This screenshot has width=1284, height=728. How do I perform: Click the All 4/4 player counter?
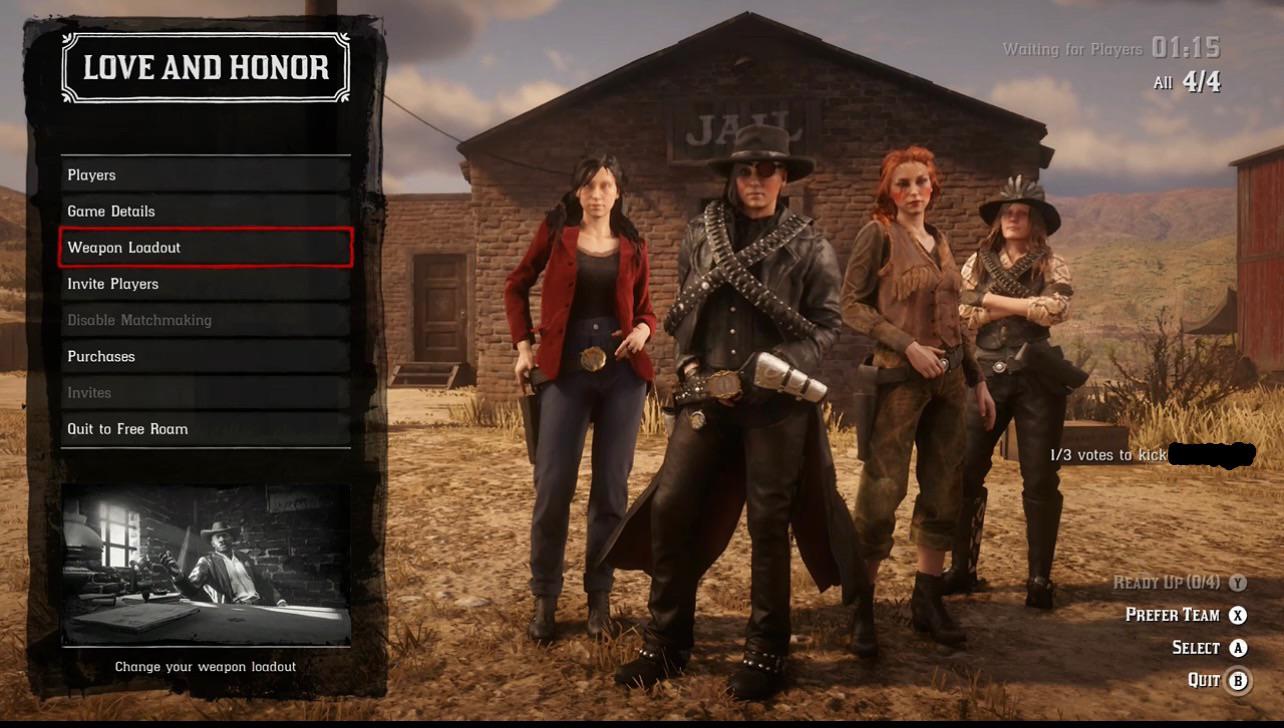click(x=1186, y=82)
